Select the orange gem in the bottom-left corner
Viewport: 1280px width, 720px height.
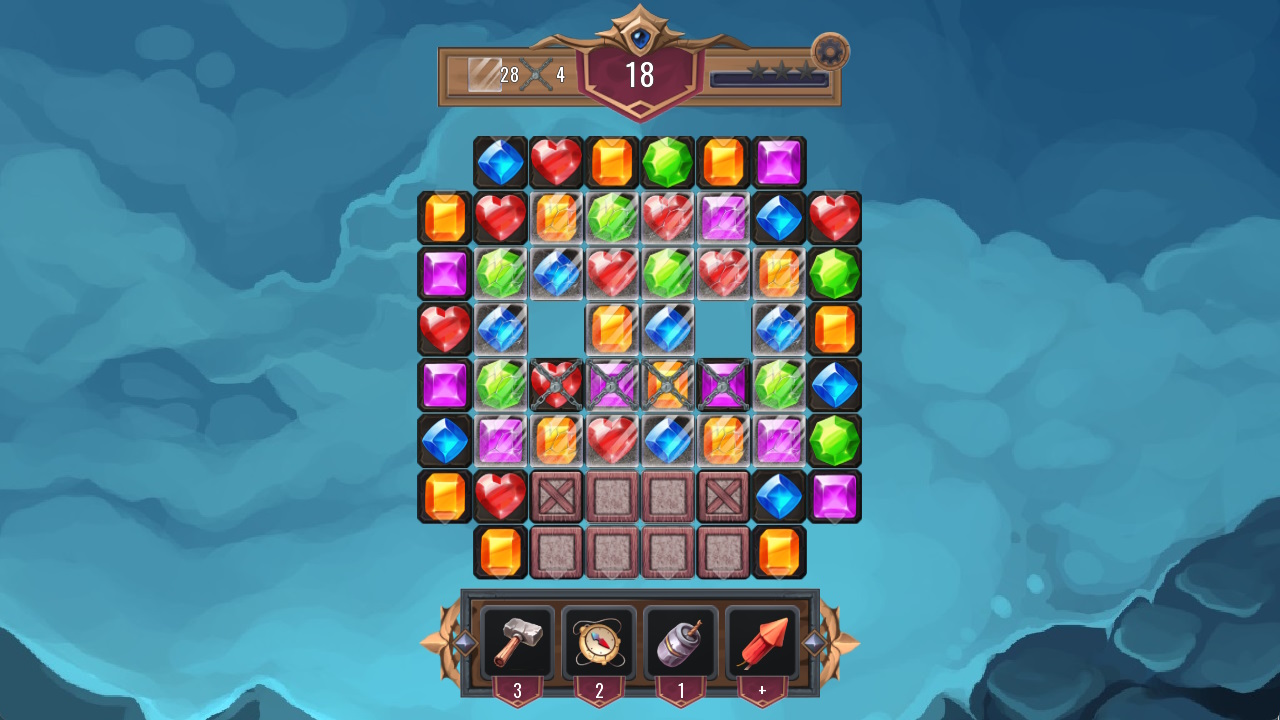click(501, 550)
